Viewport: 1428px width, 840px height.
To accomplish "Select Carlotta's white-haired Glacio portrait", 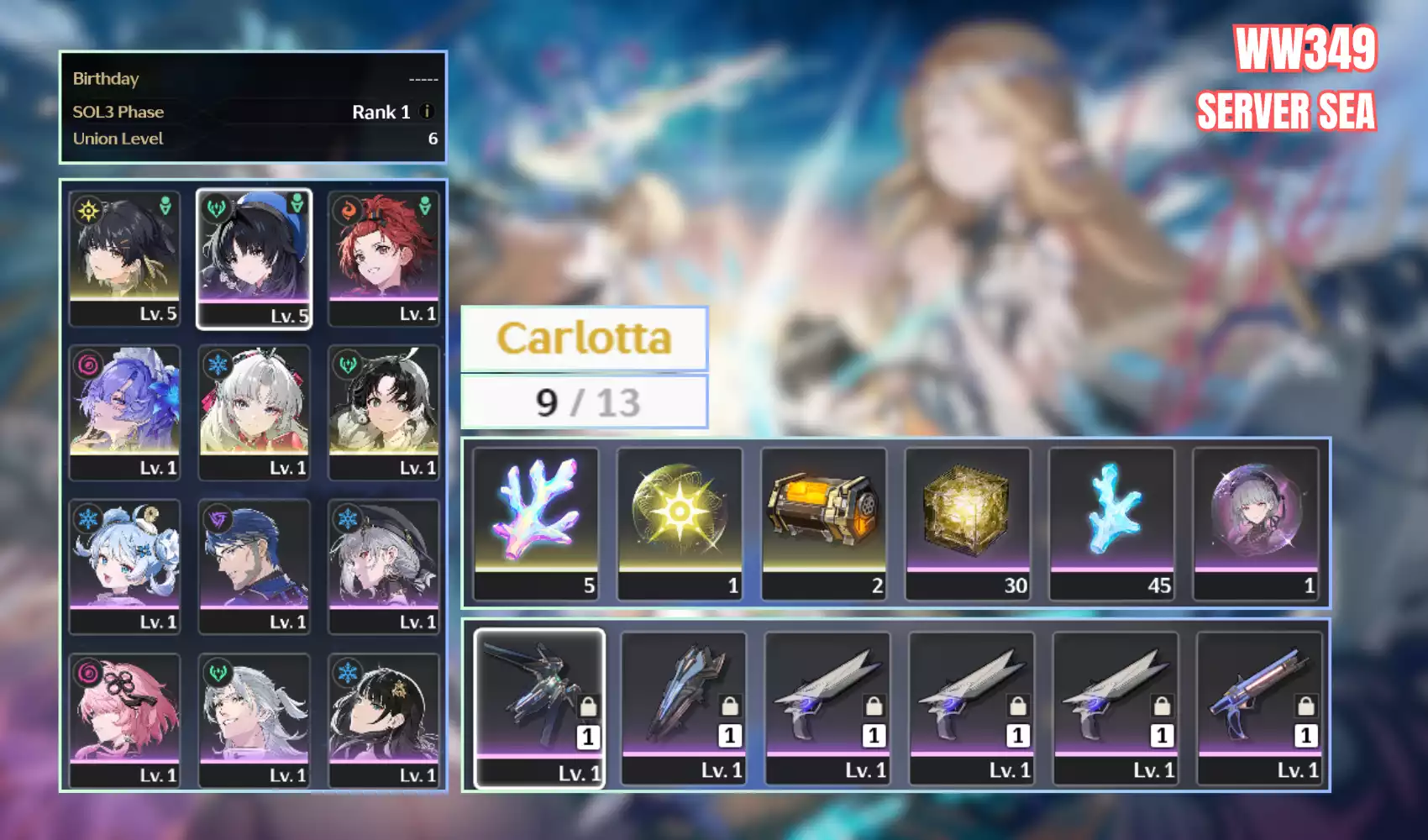I will coord(254,411).
